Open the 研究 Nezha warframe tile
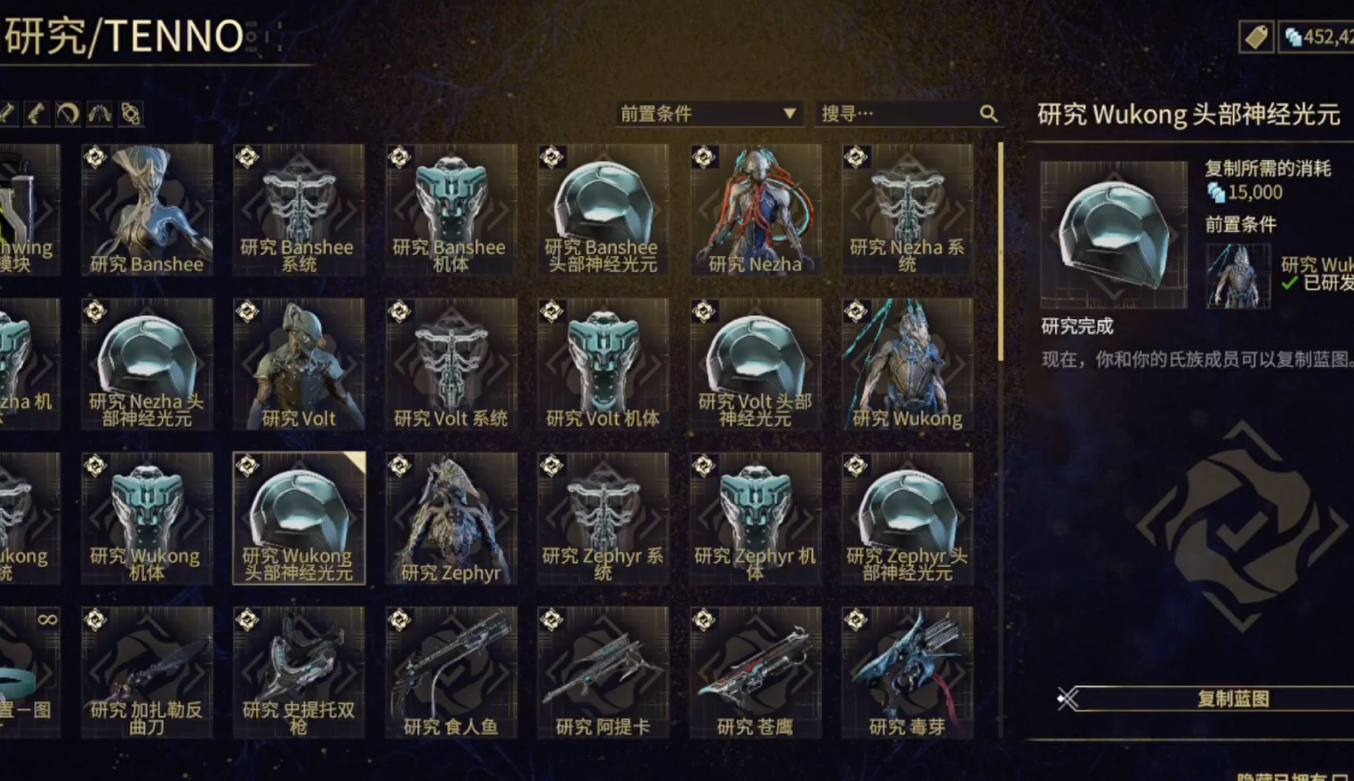 [755, 210]
